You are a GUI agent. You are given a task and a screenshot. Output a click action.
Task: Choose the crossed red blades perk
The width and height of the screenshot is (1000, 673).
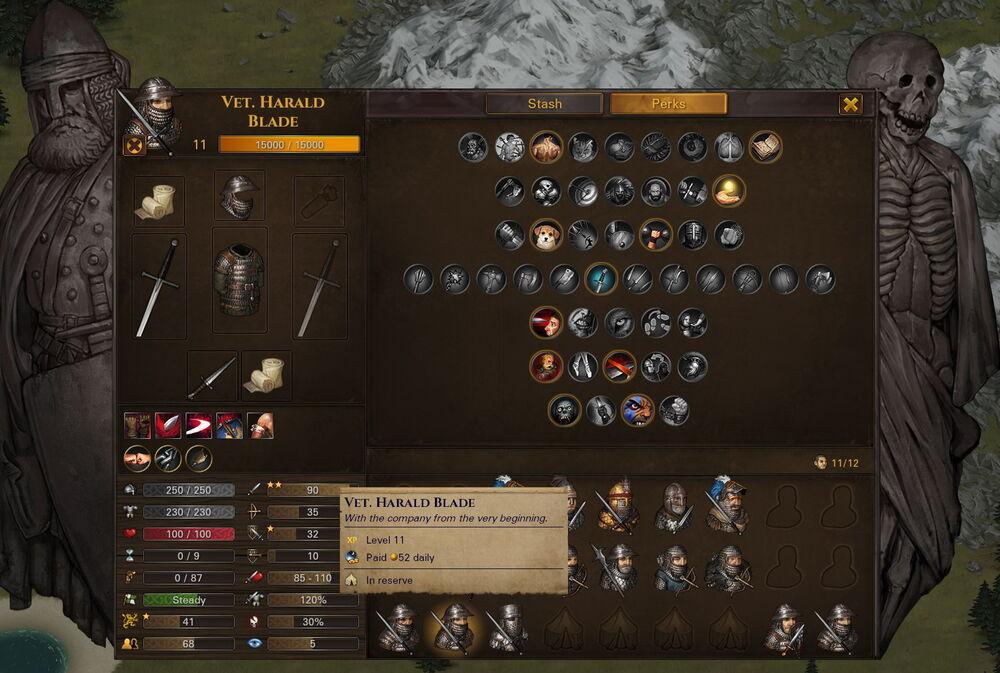[x=619, y=366]
